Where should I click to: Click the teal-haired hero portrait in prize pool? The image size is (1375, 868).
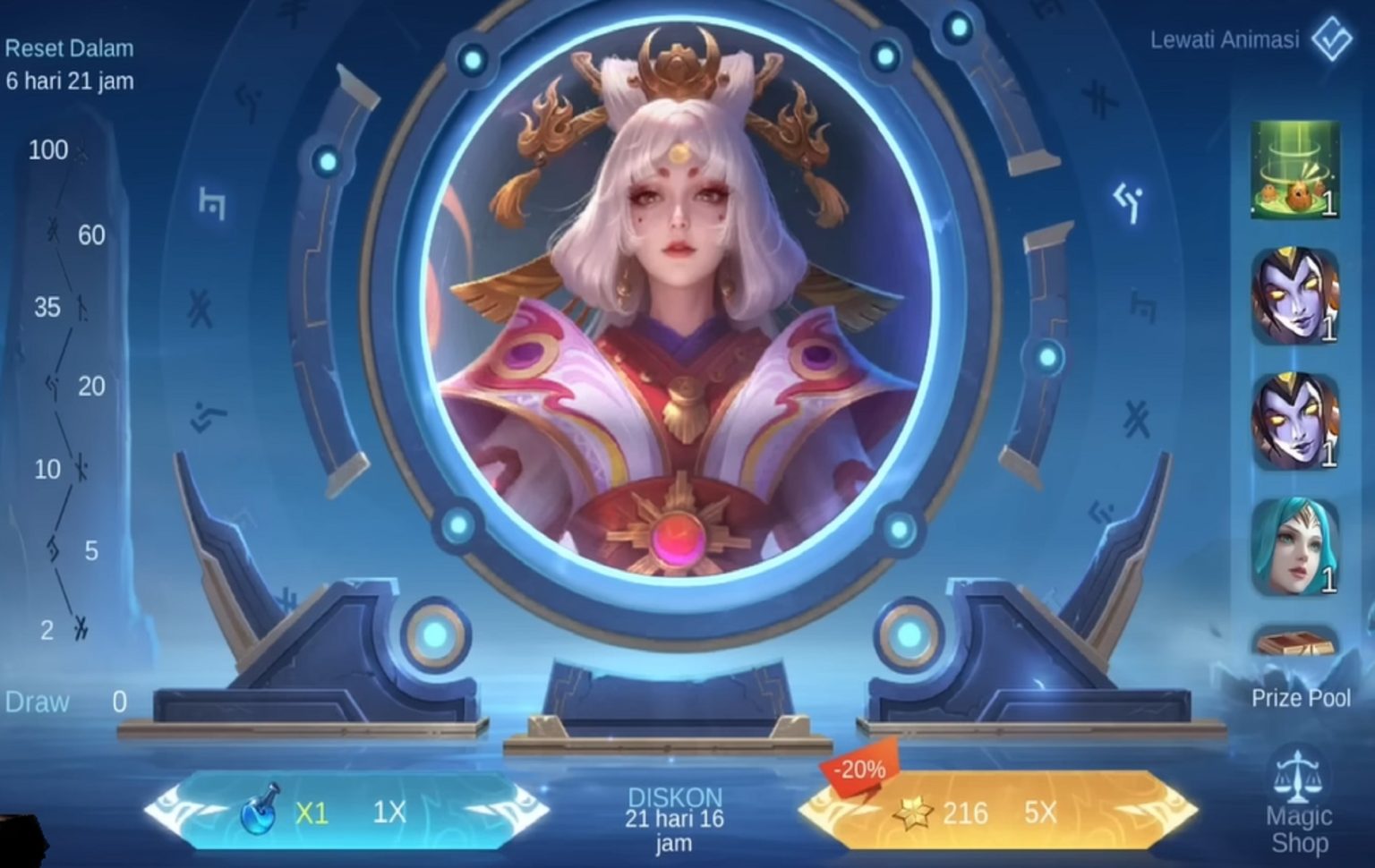[x=1295, y=547]
